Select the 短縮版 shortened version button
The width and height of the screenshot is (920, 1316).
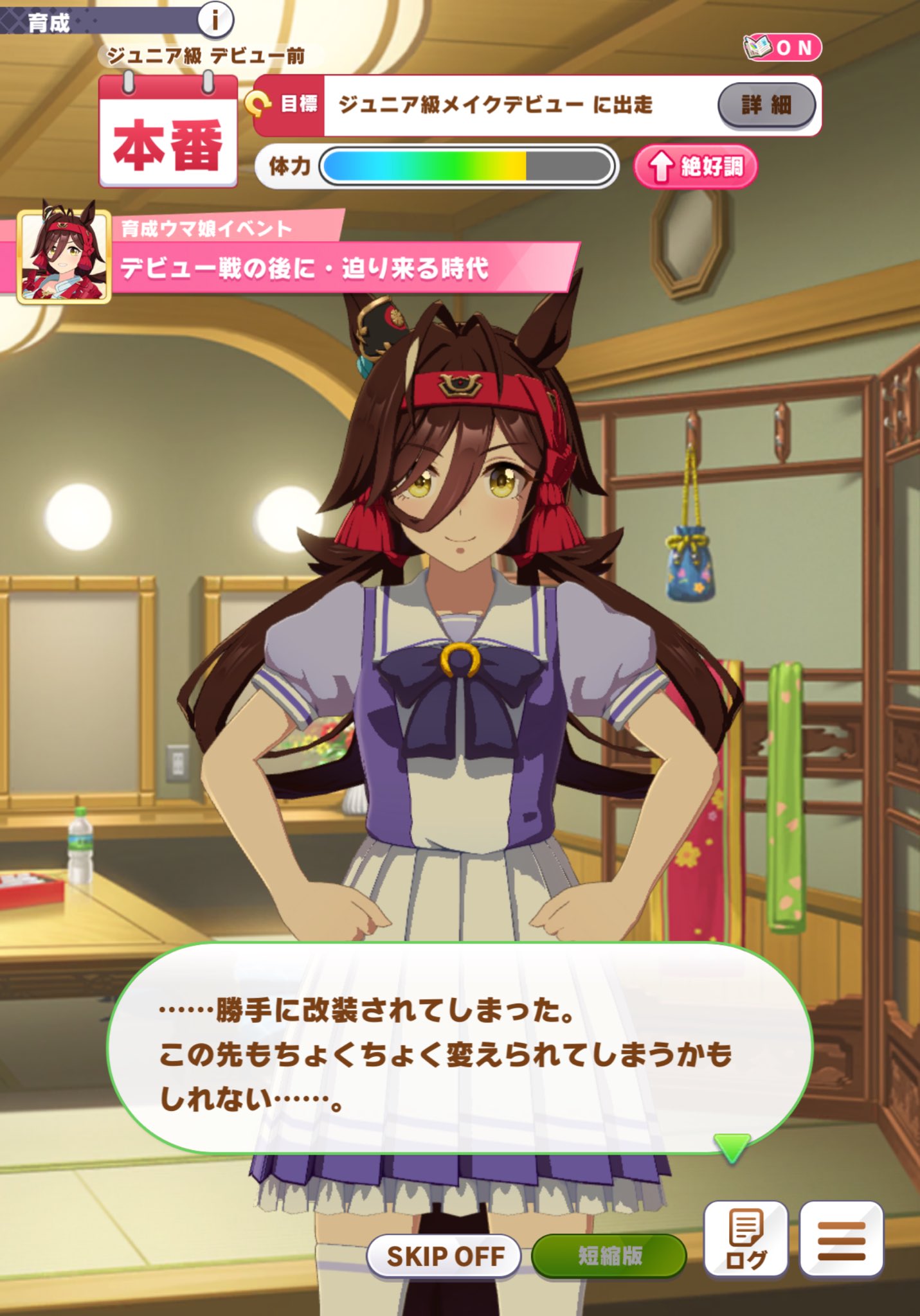click(x=609, y=1255)
